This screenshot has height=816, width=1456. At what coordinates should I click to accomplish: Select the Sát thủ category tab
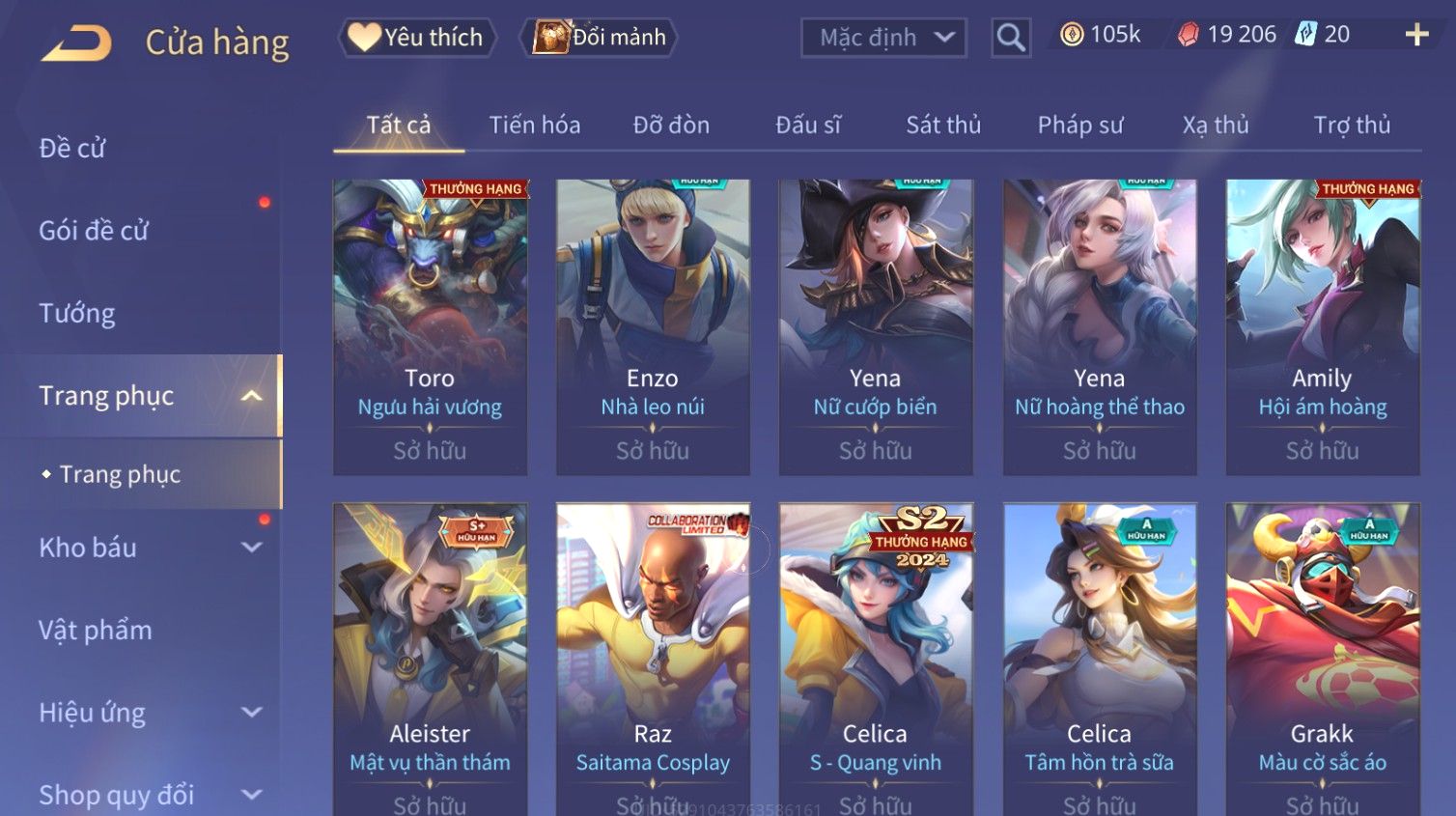click(x=942, y=126)
